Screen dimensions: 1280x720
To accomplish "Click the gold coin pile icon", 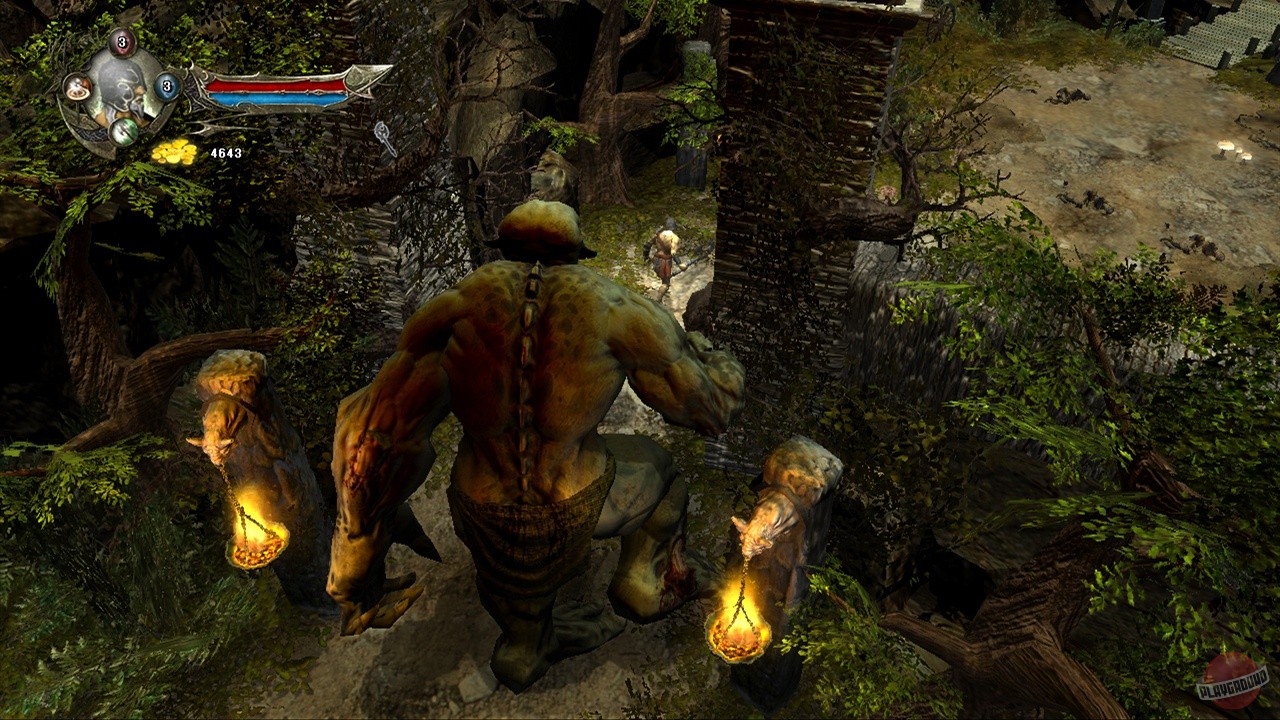I will pyautogui.click(x=175, y=153).
